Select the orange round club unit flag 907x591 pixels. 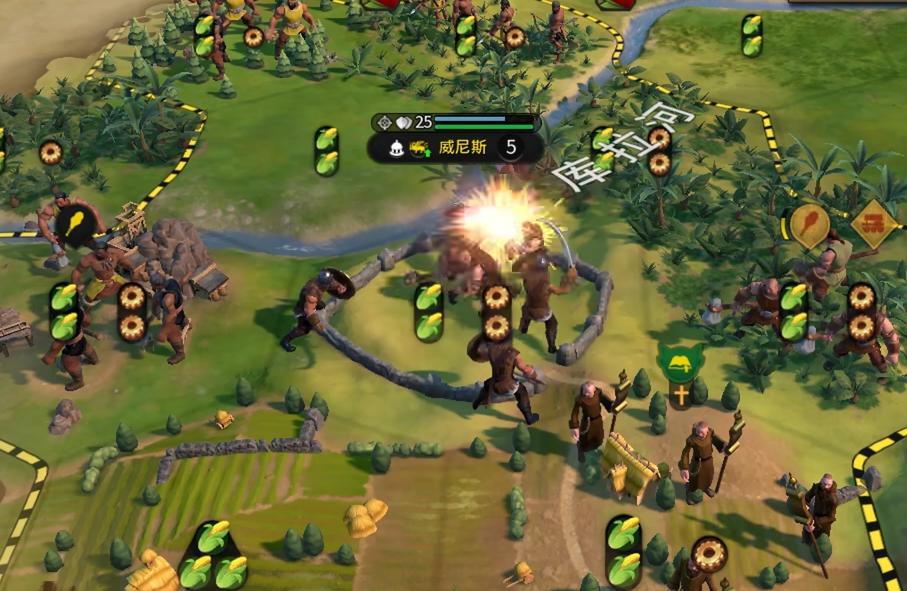tap(810, 224)
